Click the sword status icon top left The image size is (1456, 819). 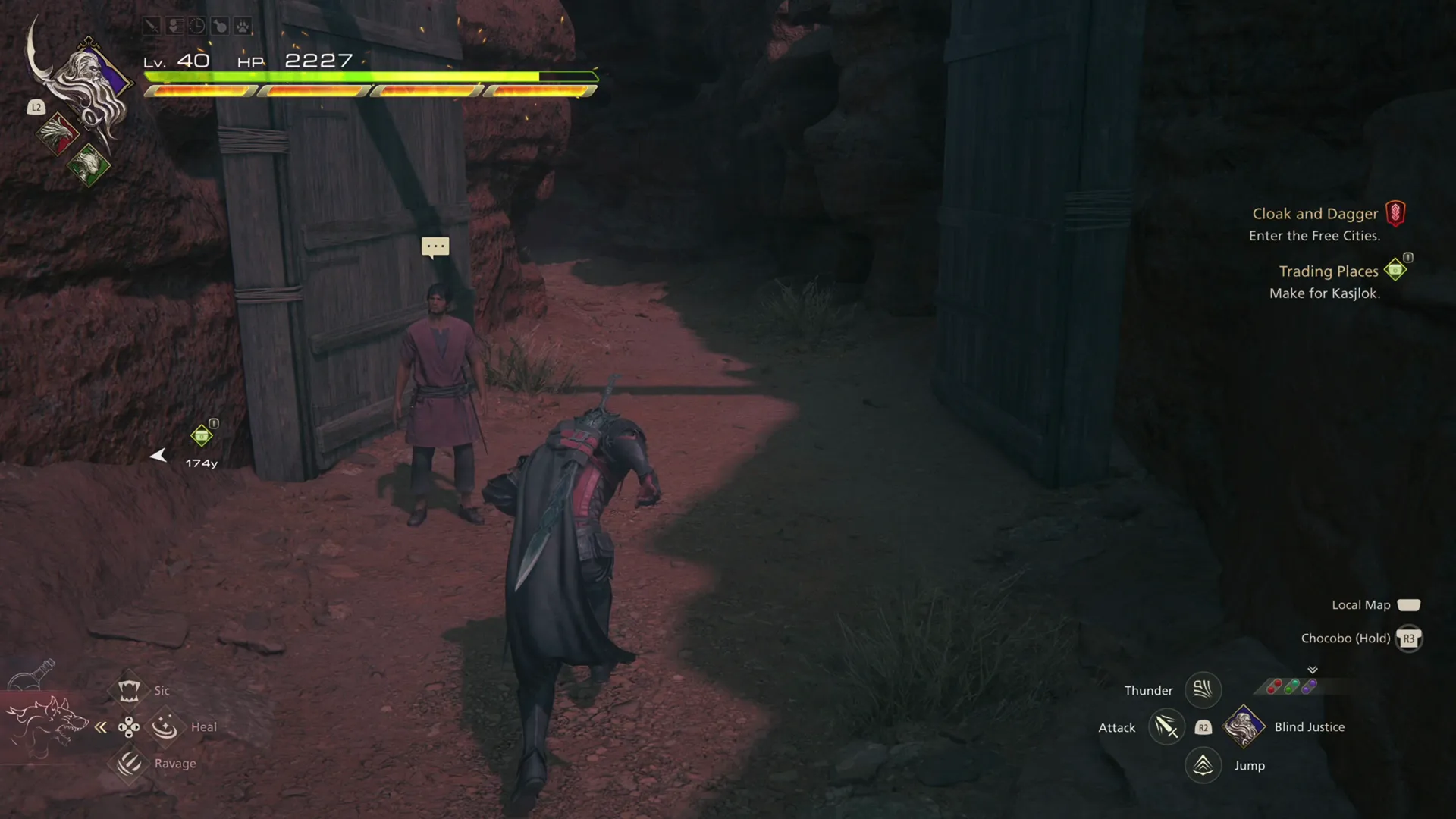(150, 25)
